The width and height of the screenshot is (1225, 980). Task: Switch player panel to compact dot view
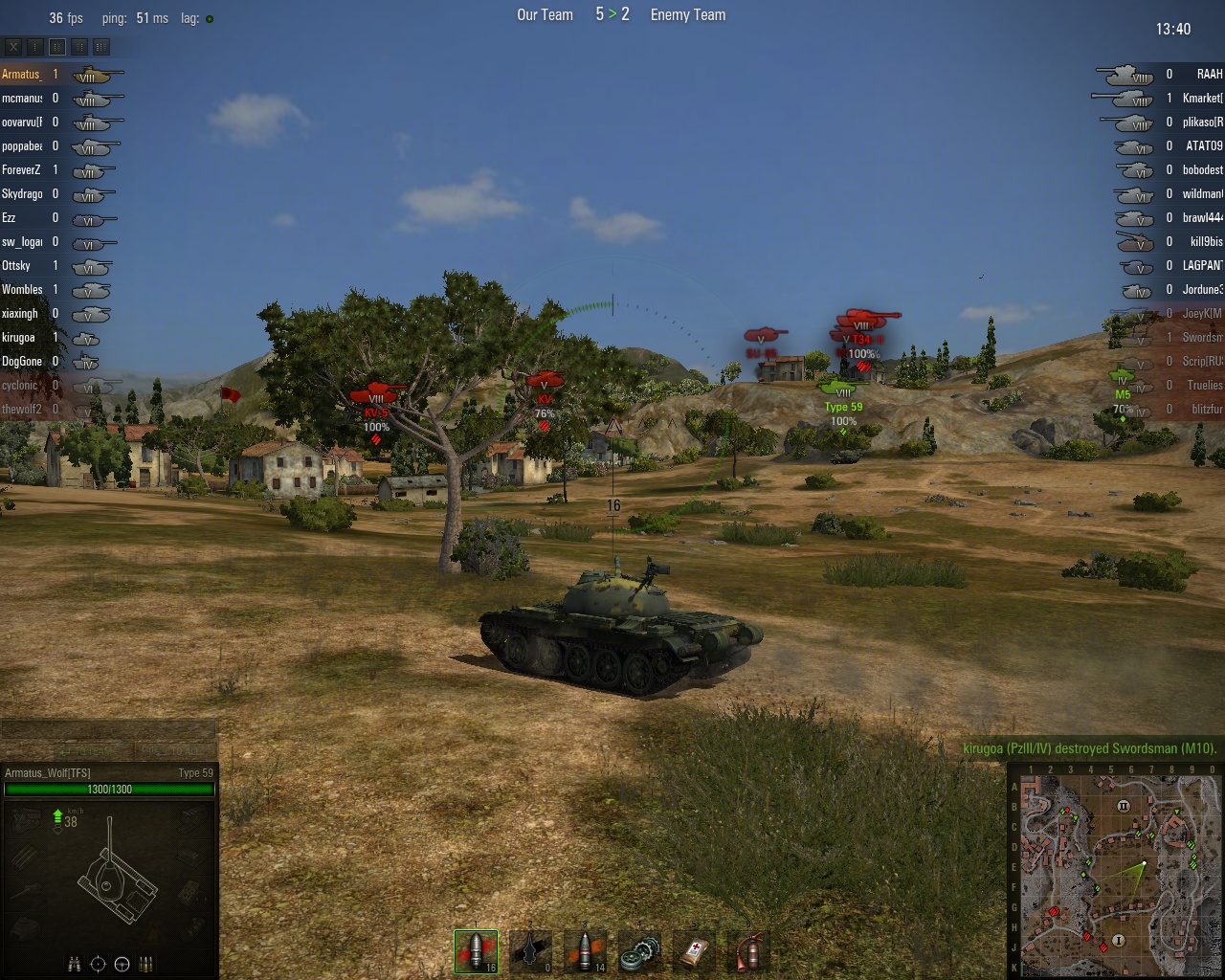pyautogui.click(x=34, y=46)
